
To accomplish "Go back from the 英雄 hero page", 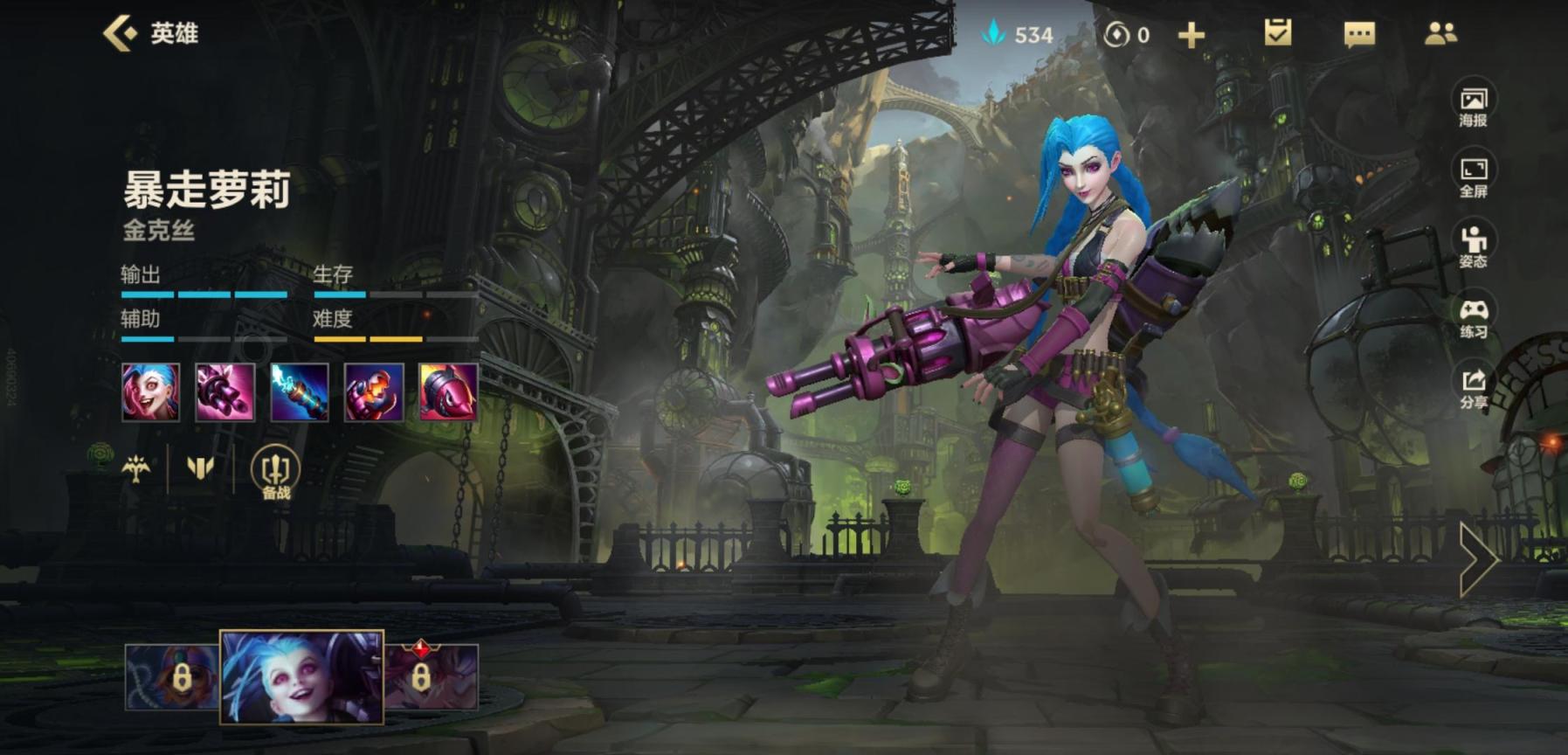I will [121, 33].
